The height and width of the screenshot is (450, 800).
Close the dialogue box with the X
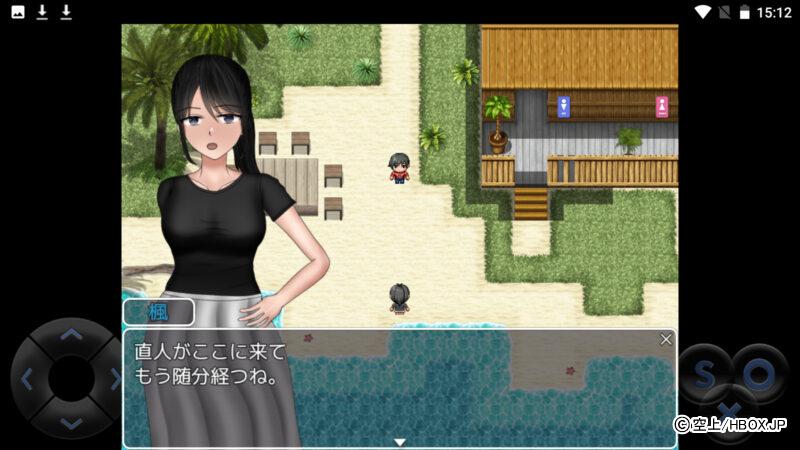[666, 340]
